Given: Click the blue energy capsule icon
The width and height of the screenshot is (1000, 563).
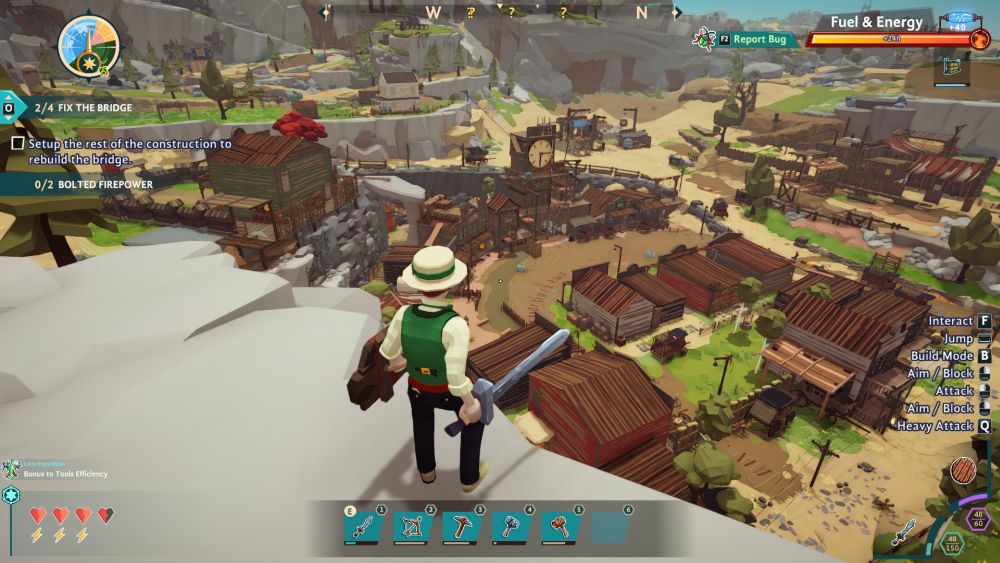Looking at the screenshot, I should [960, 20].
